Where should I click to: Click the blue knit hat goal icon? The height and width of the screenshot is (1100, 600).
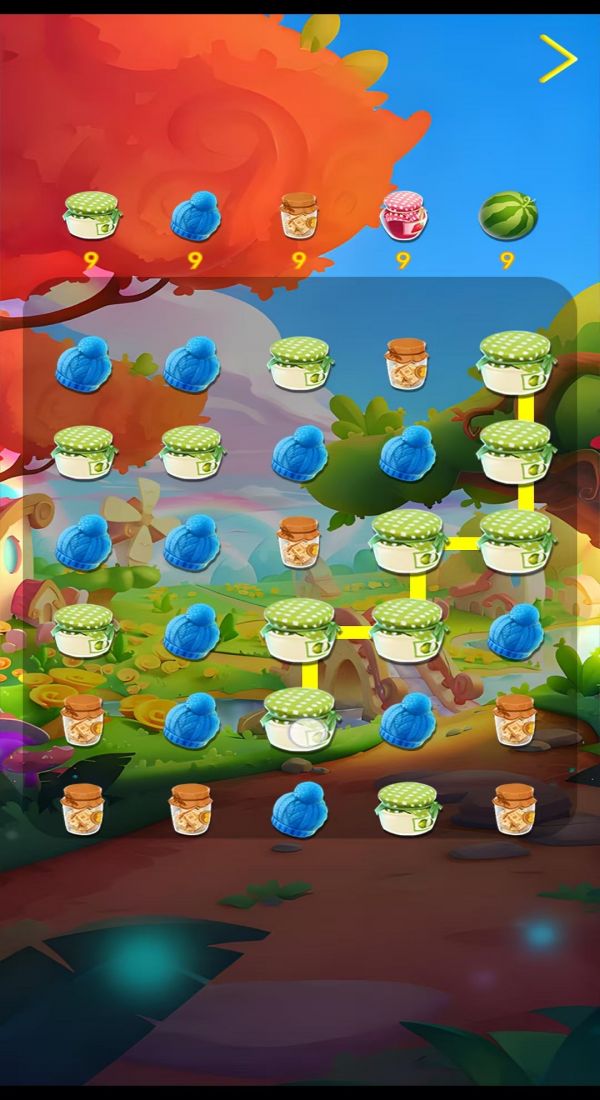point(195,217)
